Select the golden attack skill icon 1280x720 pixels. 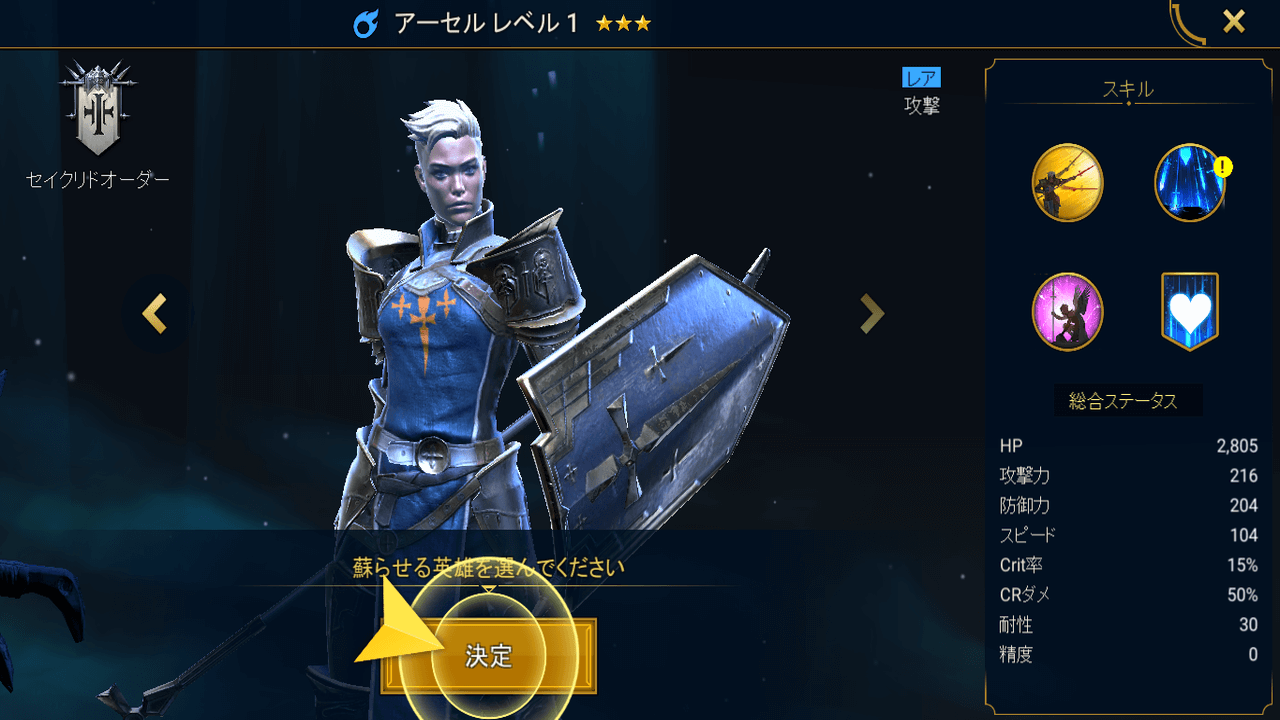(1066, 183)
